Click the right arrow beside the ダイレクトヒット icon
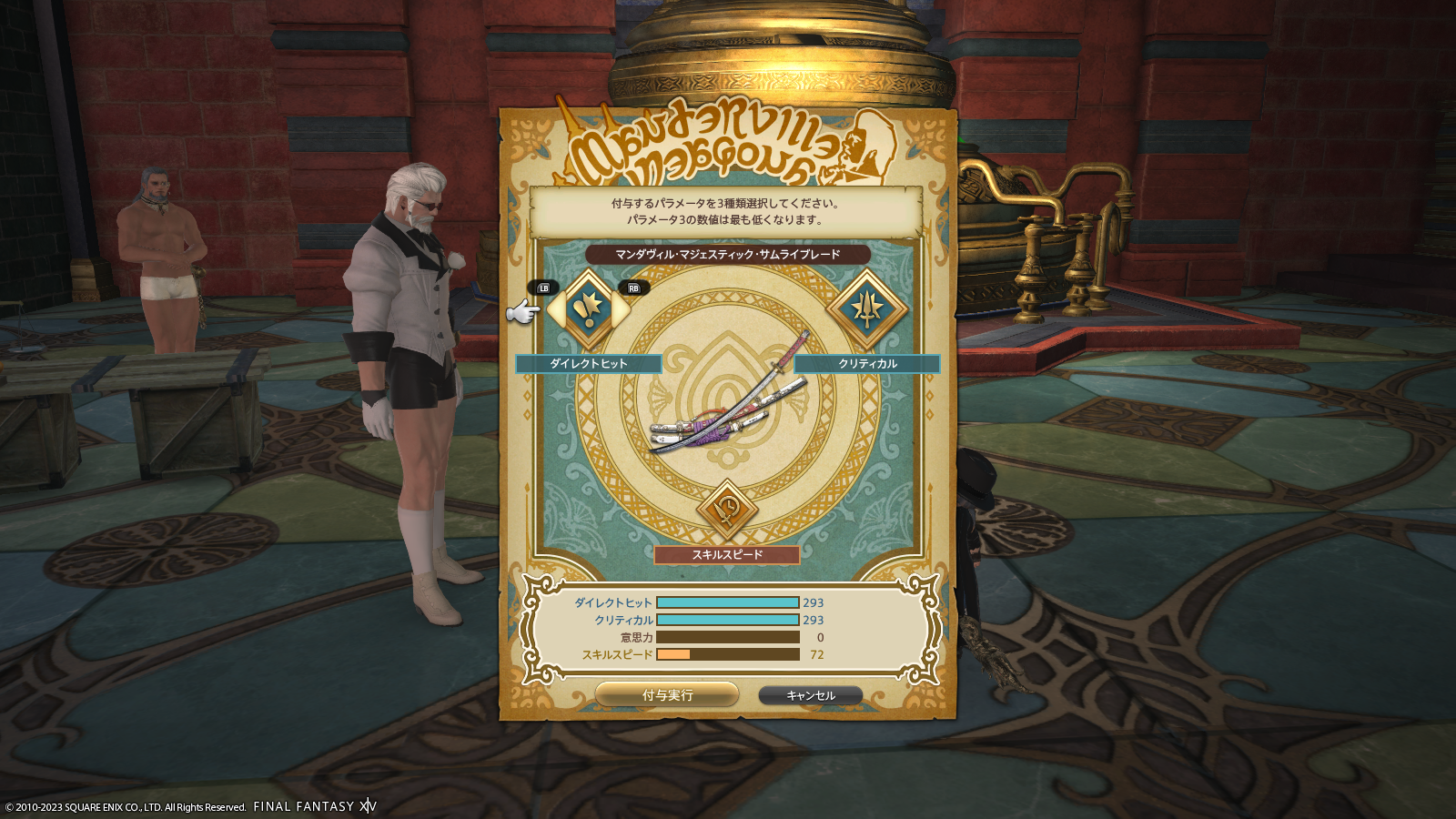The image size is (1456, 819). click(623, 310)
